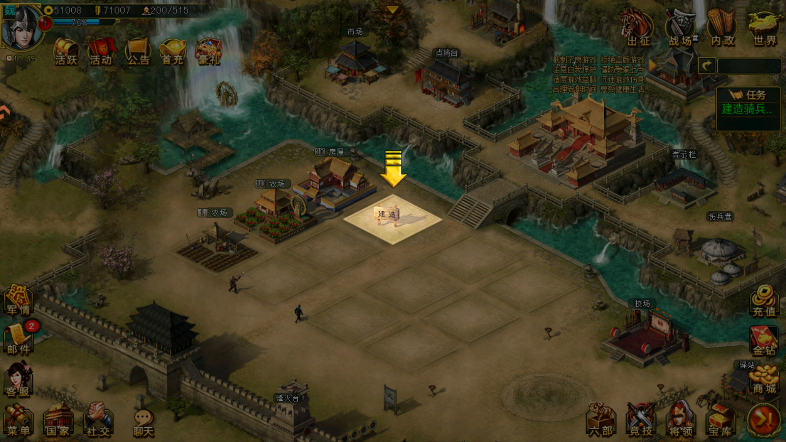Open the 内政 internal affairs scroll

722,27
